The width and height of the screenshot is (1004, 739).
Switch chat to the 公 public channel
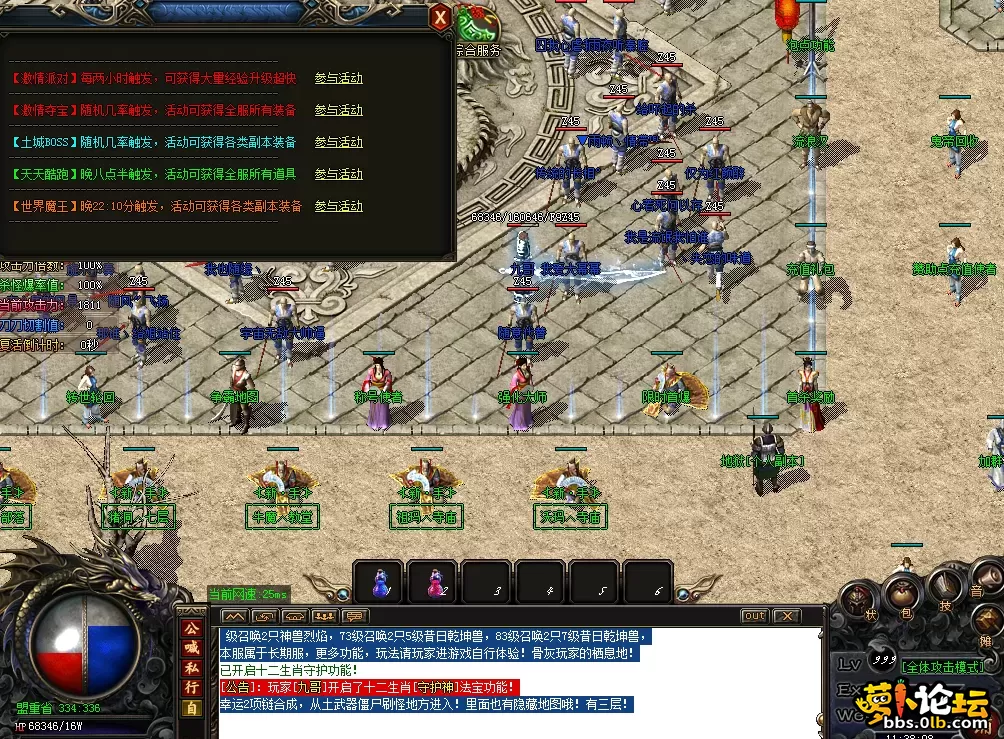(x=191, y=629)
